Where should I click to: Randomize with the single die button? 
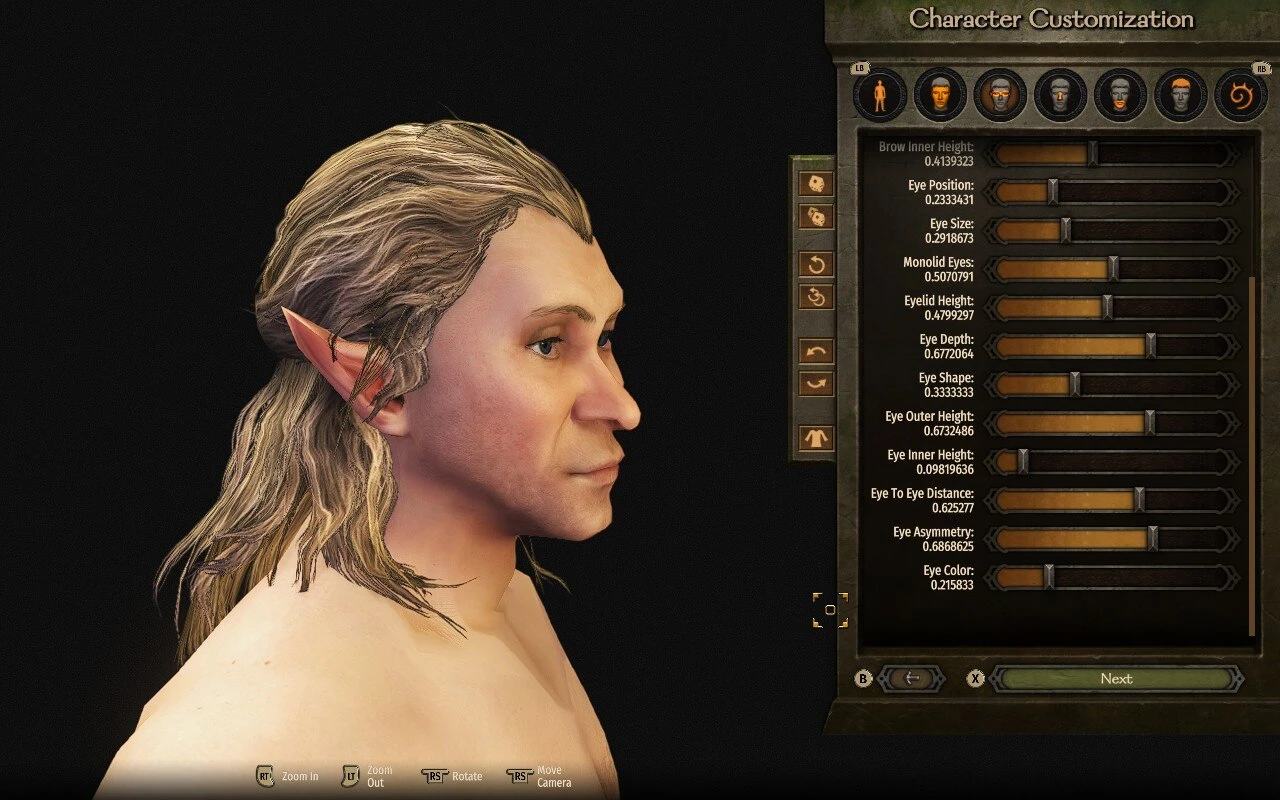pyautogui.click(x=816, y=184)
